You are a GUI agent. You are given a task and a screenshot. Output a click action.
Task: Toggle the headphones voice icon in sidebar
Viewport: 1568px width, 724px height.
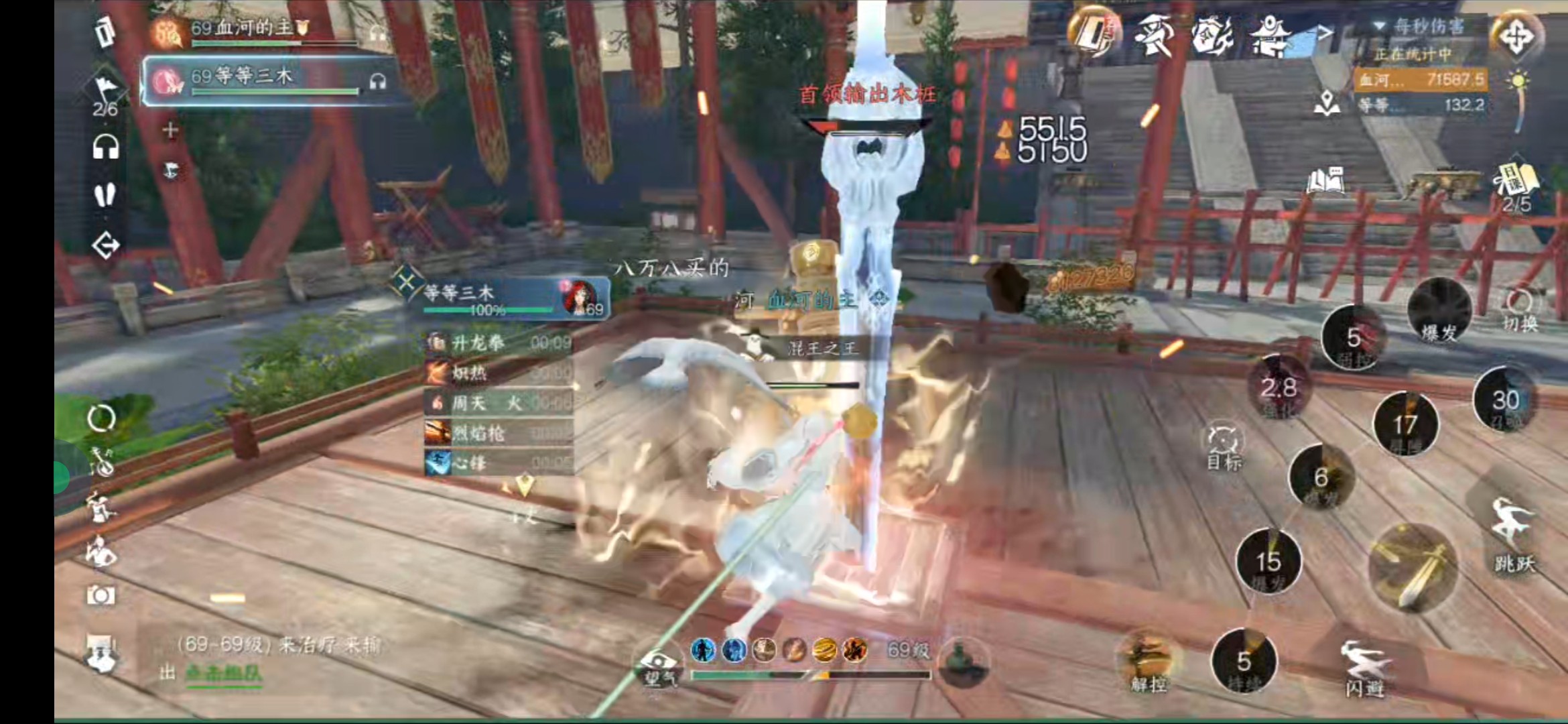pyautogui.click(x=105, y=147)
